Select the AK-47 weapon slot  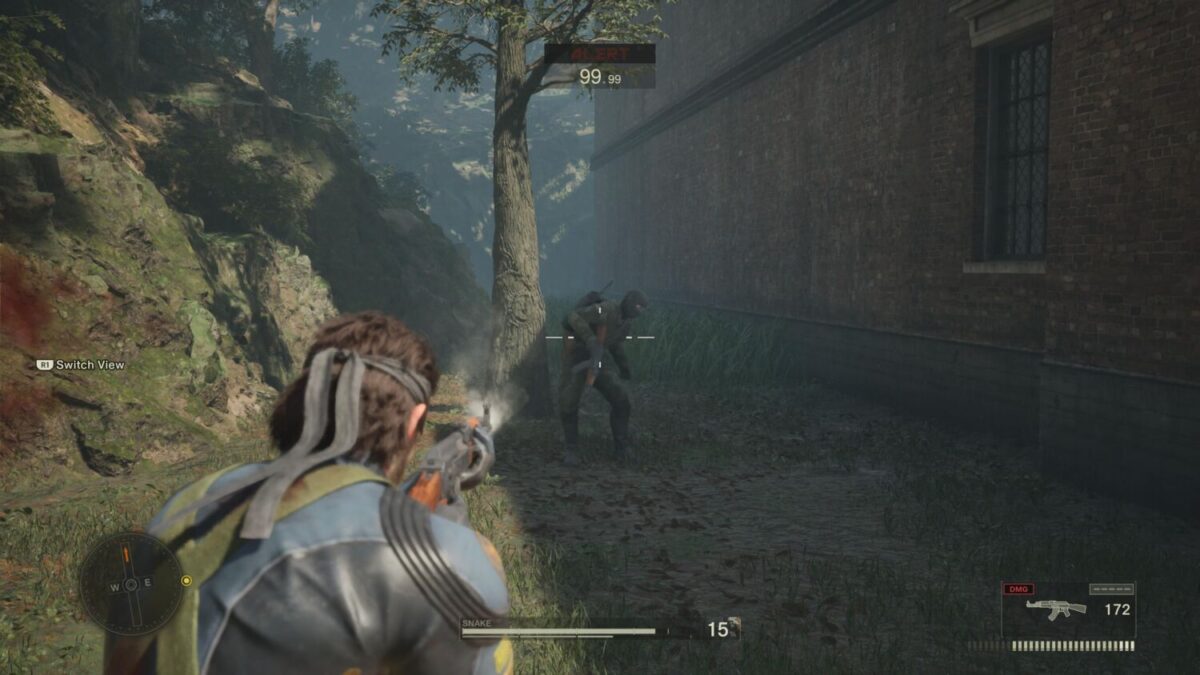coord(1067,609)
